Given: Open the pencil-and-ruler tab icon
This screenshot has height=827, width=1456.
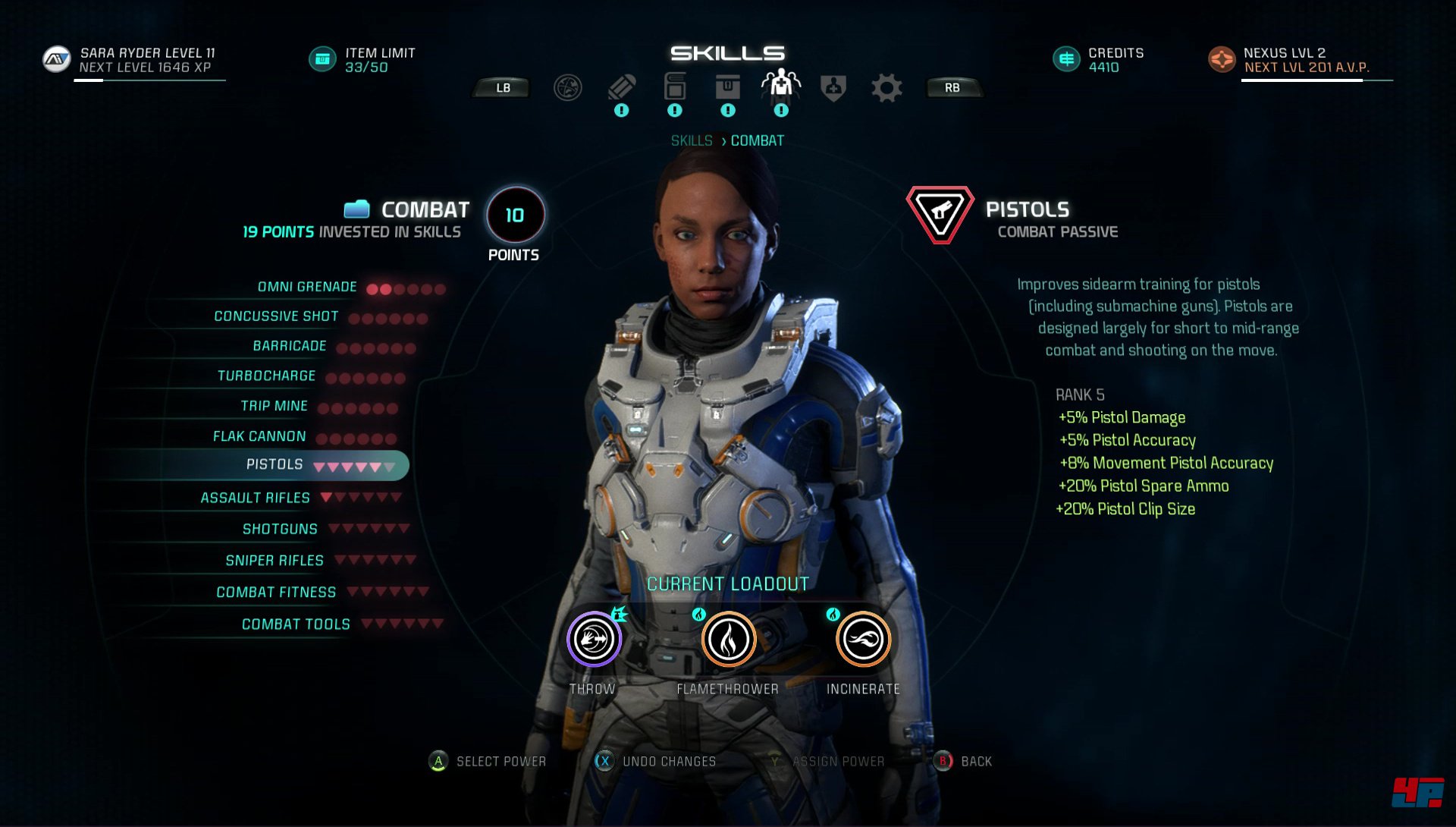Looking at the screenshot, I should [621, 88].
